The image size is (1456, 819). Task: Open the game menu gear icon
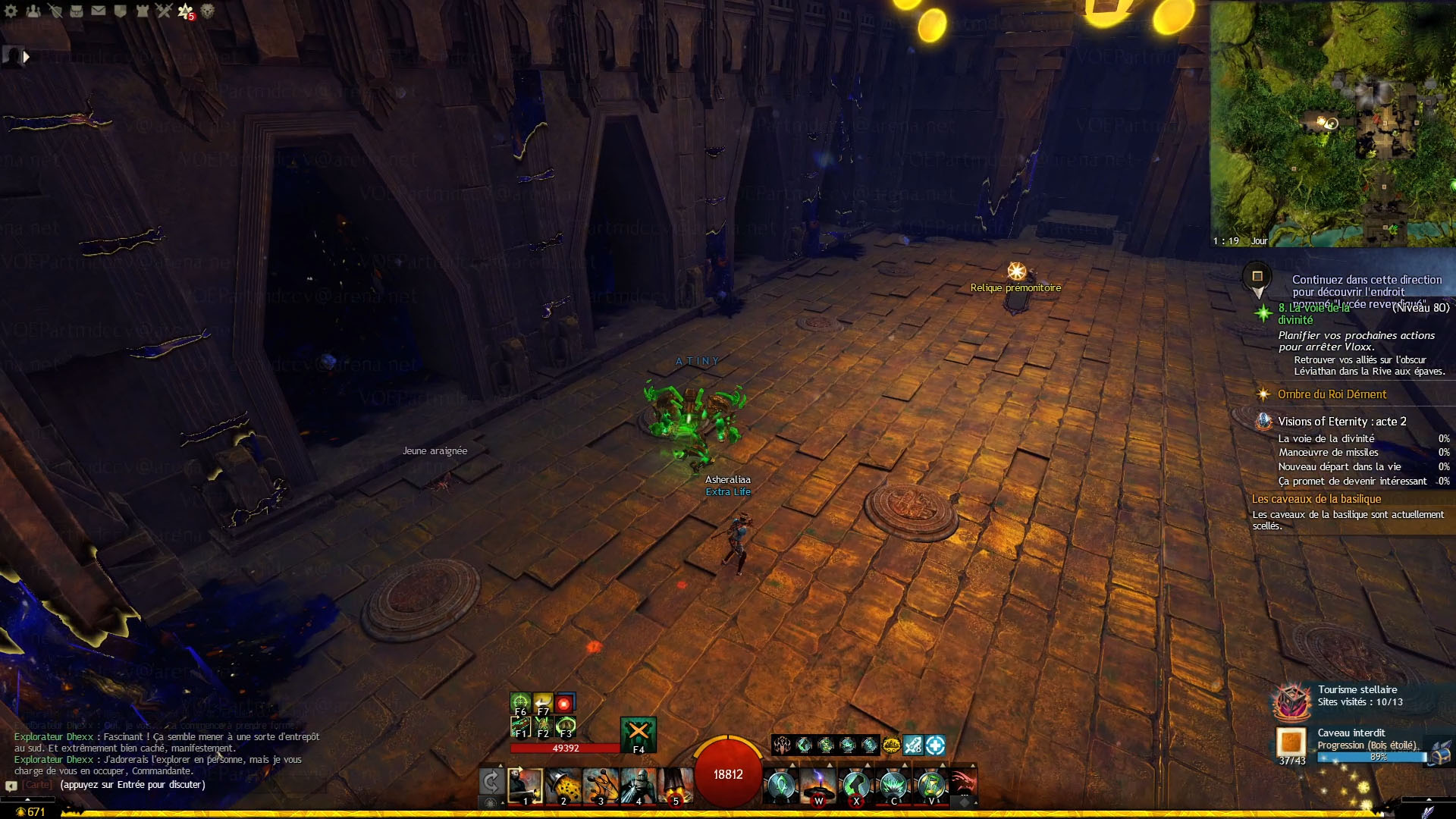(x=11, y=11)
